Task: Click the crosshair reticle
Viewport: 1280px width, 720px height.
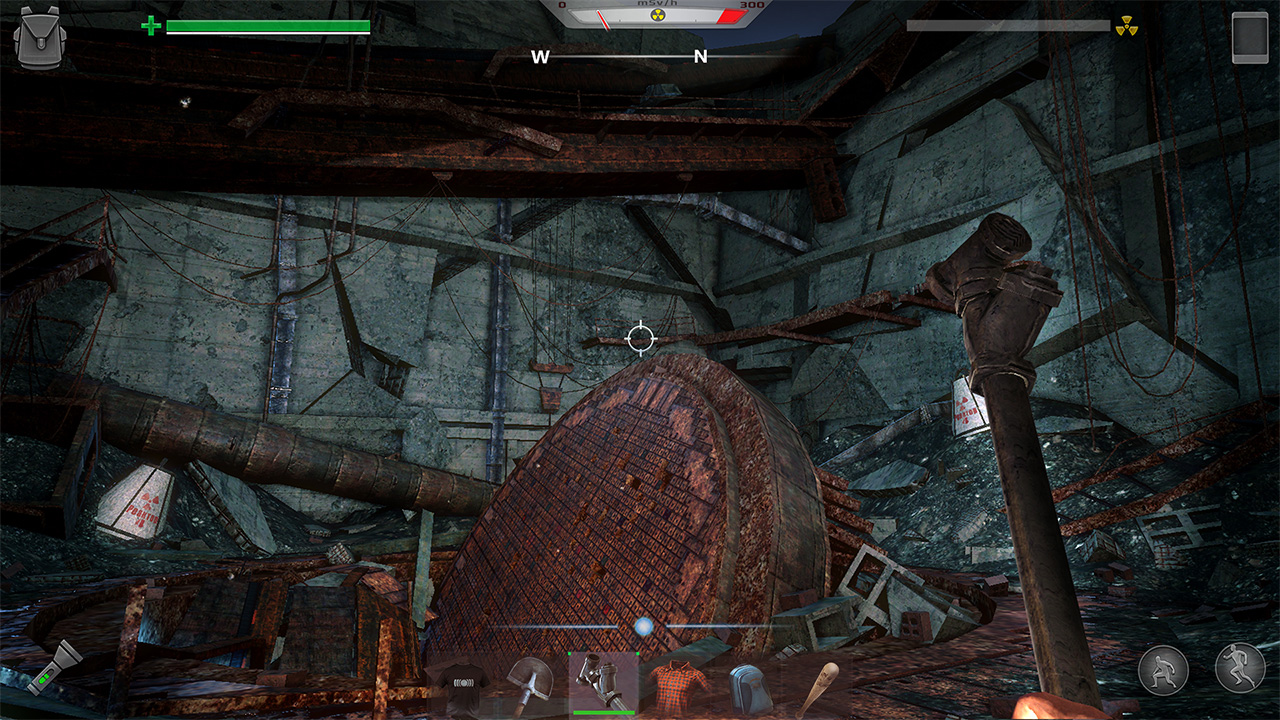Action: [640, 338]
